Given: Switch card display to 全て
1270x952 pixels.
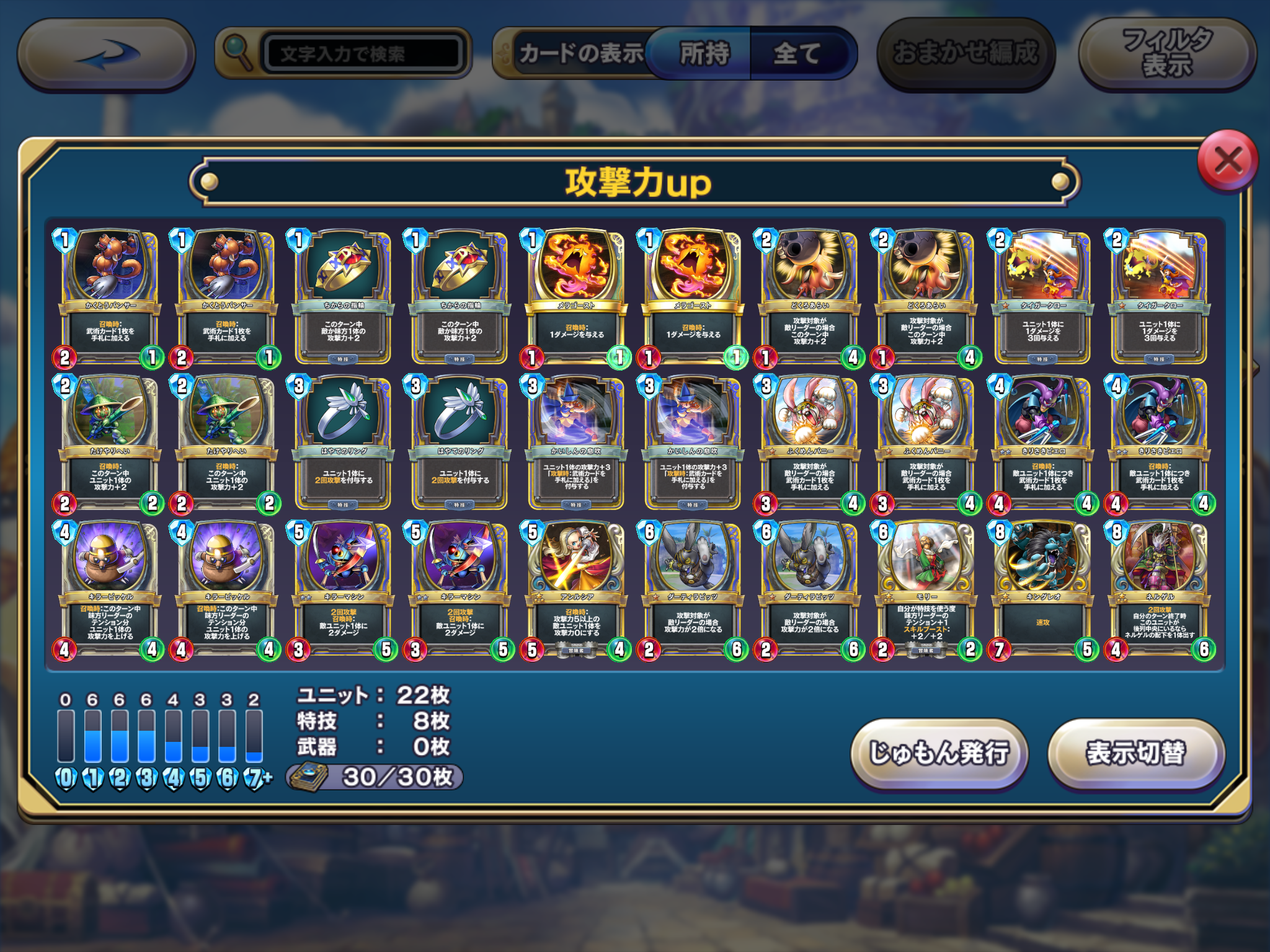Looking at the screenshot, I should 798,54.
